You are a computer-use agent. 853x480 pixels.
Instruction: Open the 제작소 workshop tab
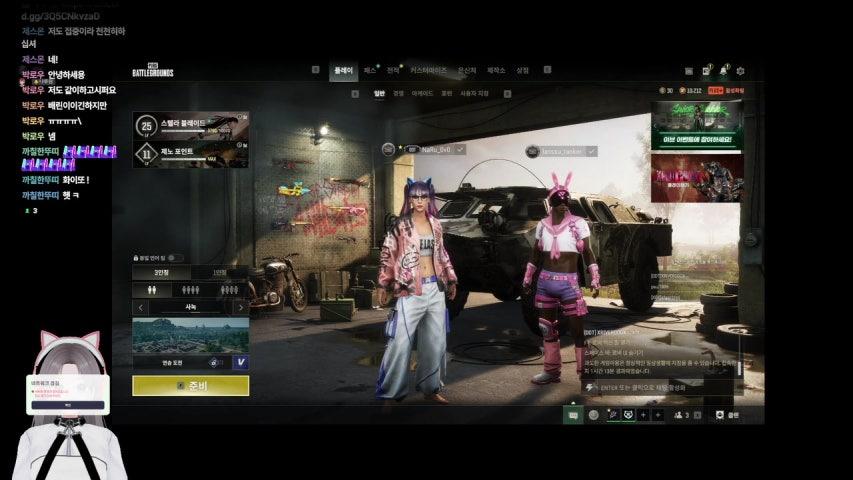495,71
